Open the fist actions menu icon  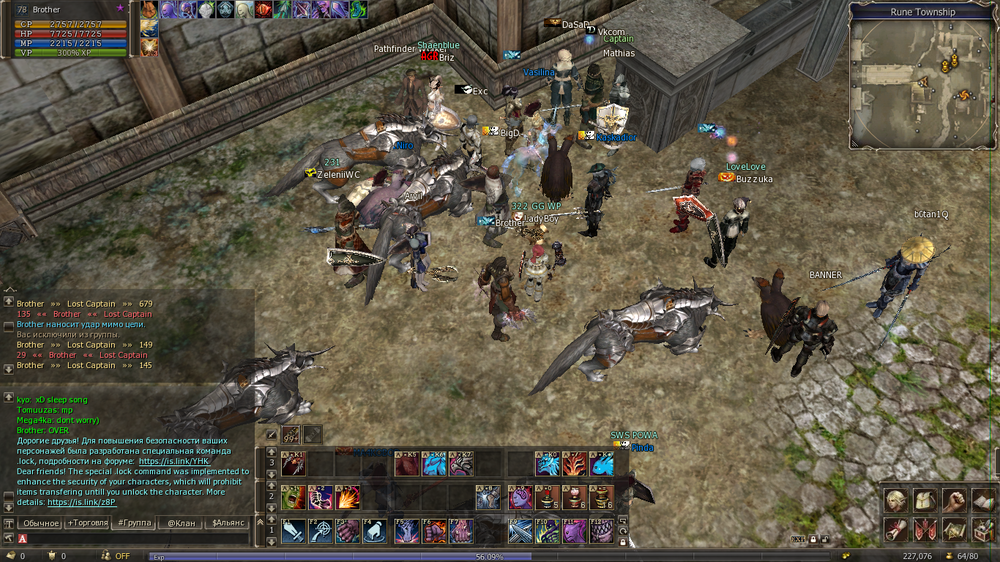955,502
